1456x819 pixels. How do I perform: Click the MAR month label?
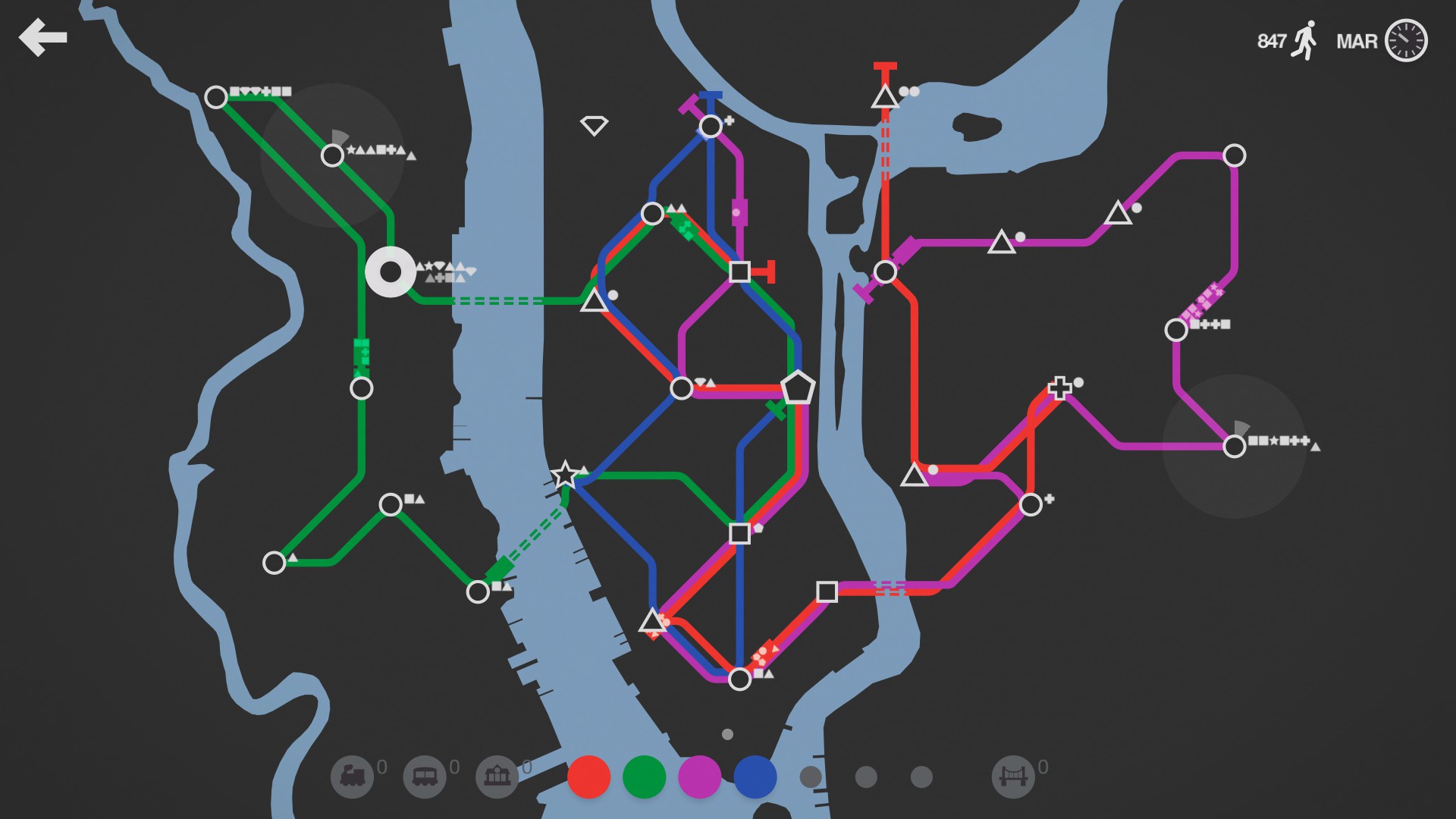pos(1358,42)
